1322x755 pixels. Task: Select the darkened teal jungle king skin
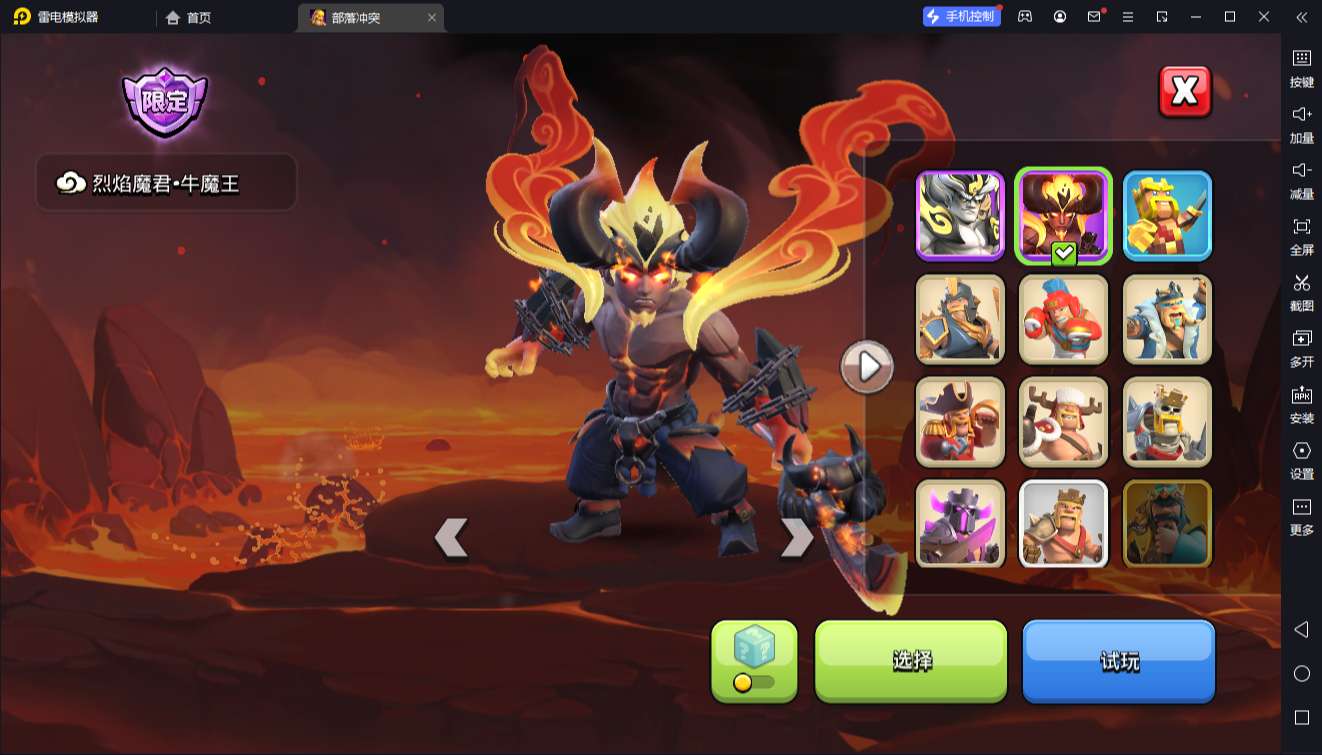click(1167, 524)
